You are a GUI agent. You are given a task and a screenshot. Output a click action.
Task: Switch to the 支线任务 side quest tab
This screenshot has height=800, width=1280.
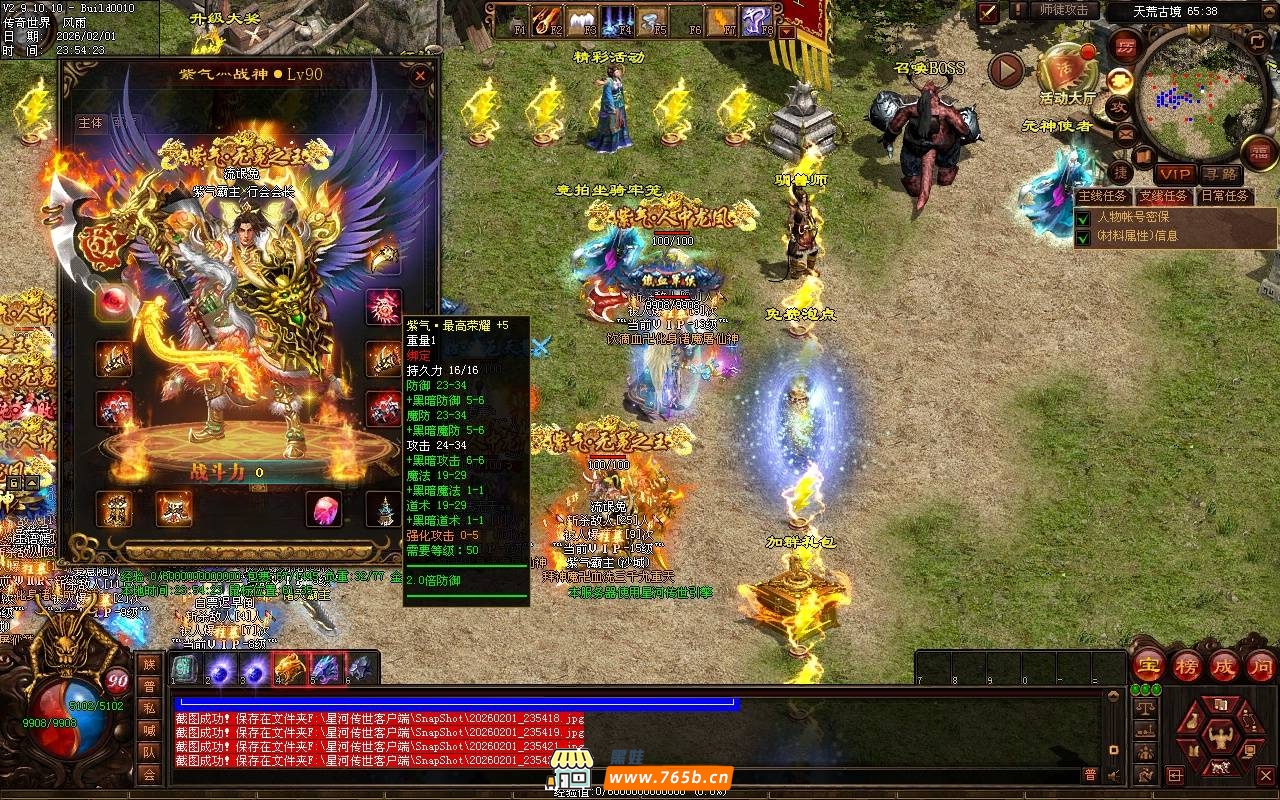click(x=1164, y=196)
